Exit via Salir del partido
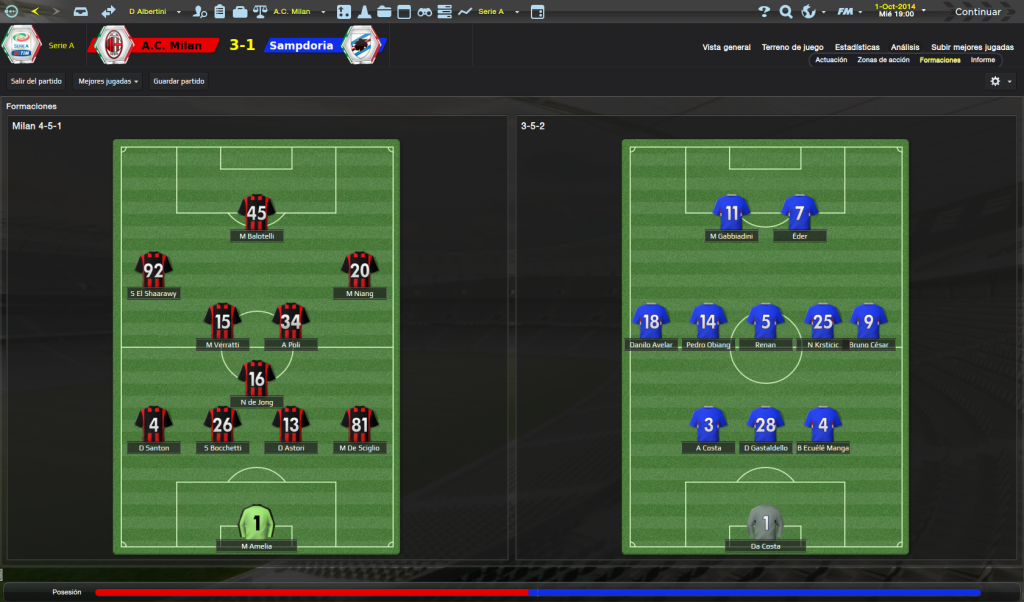Screen dimensions: 1024x602 click(37, 81)
